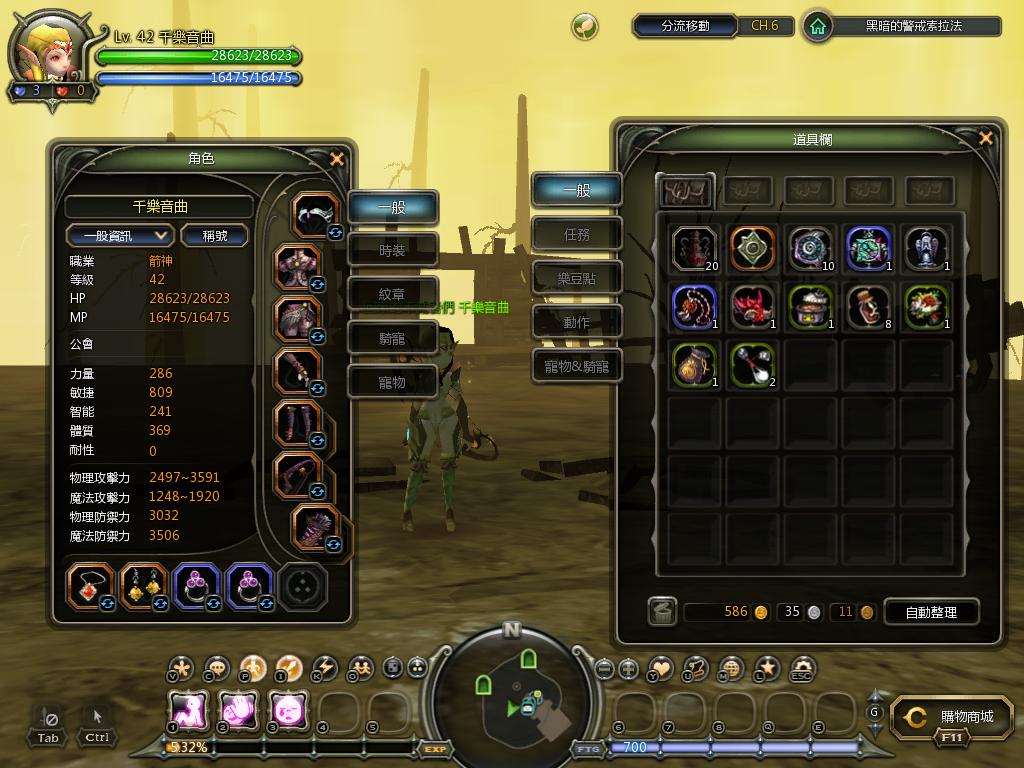
Task: Click the inventory trash bin icon
Action: 662,611
